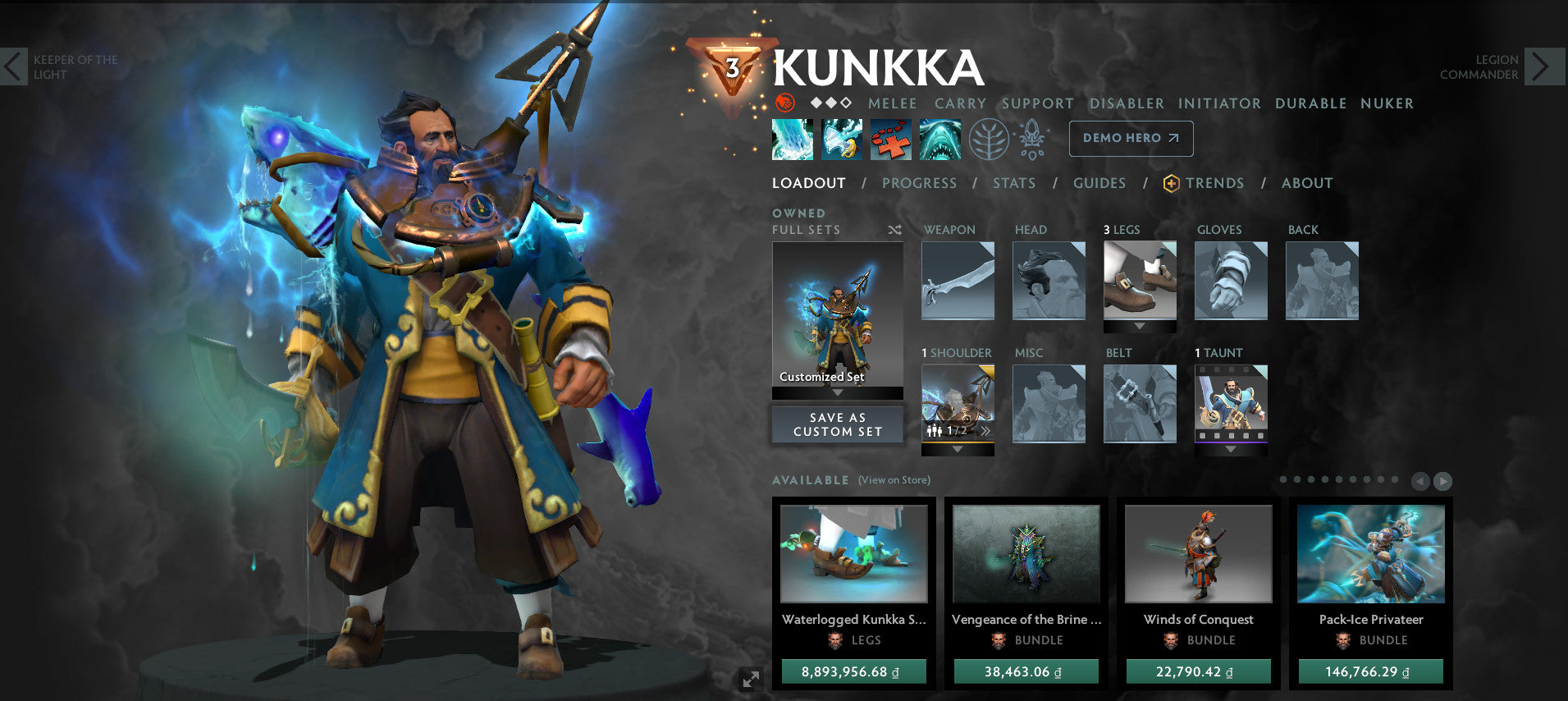
Task: Click the fullscreen expand icon under the hero model
Action: 751,677
